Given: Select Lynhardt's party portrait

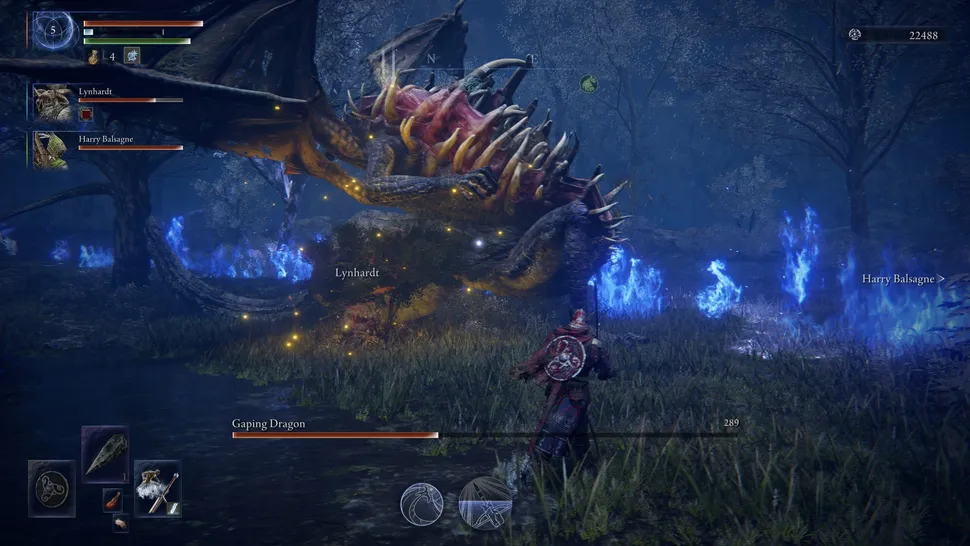Looking at the screenshot, I should [x=51, y=102].
